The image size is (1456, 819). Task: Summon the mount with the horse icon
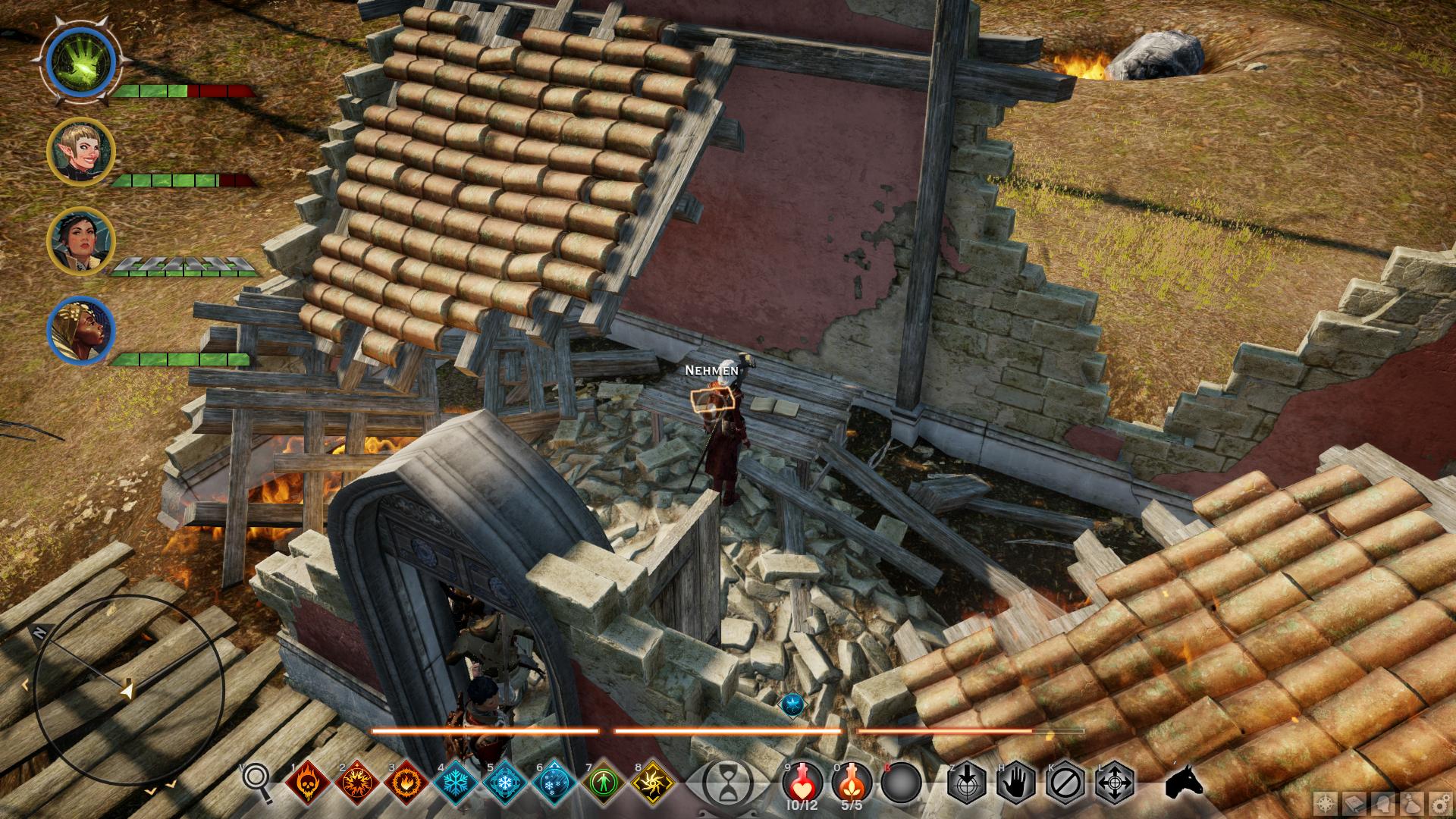click(1184, 781)
